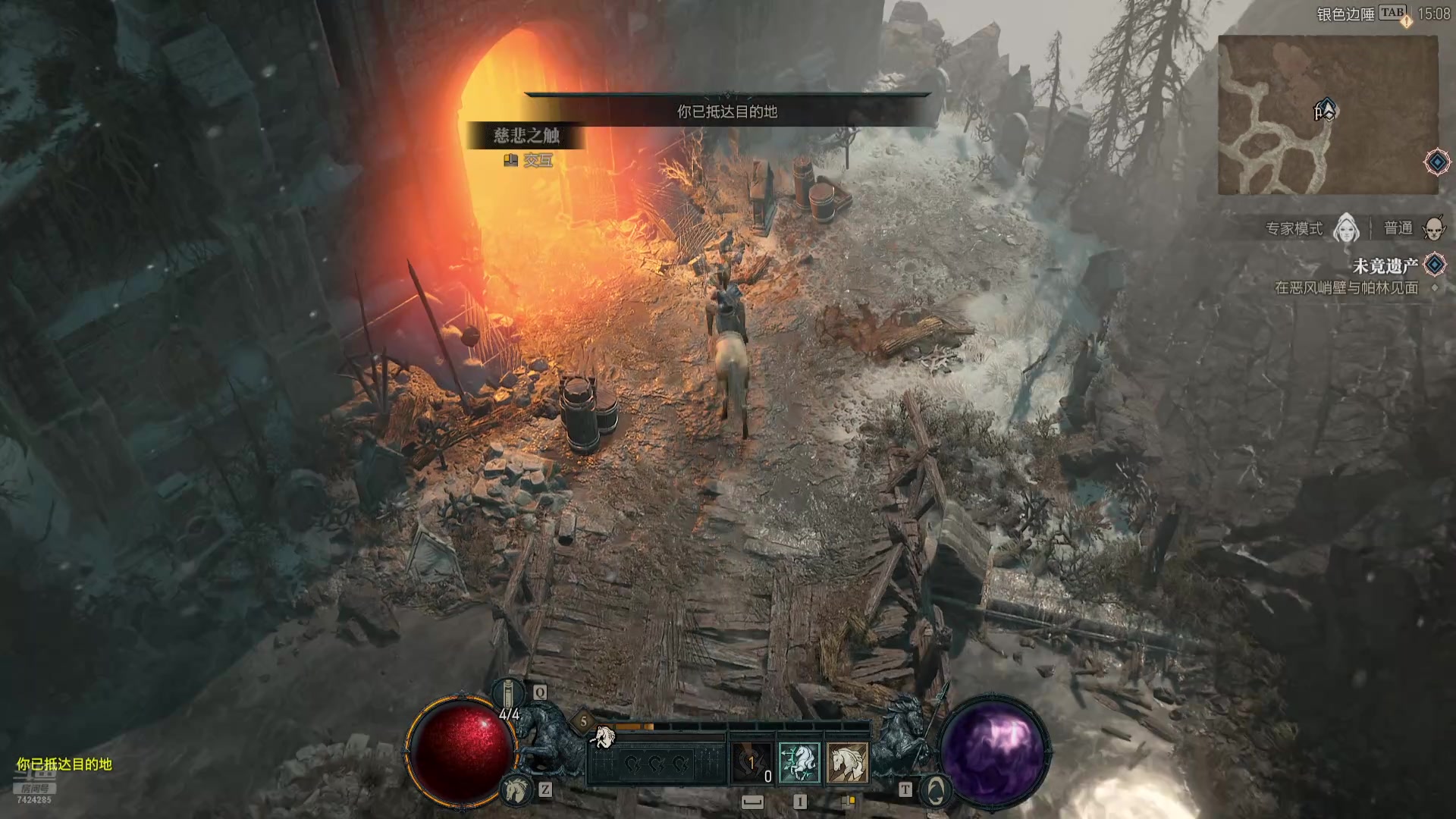Click the round emblem icon beside the purple orb
The image size is (1456, 819).
click(x=936, y=791)
